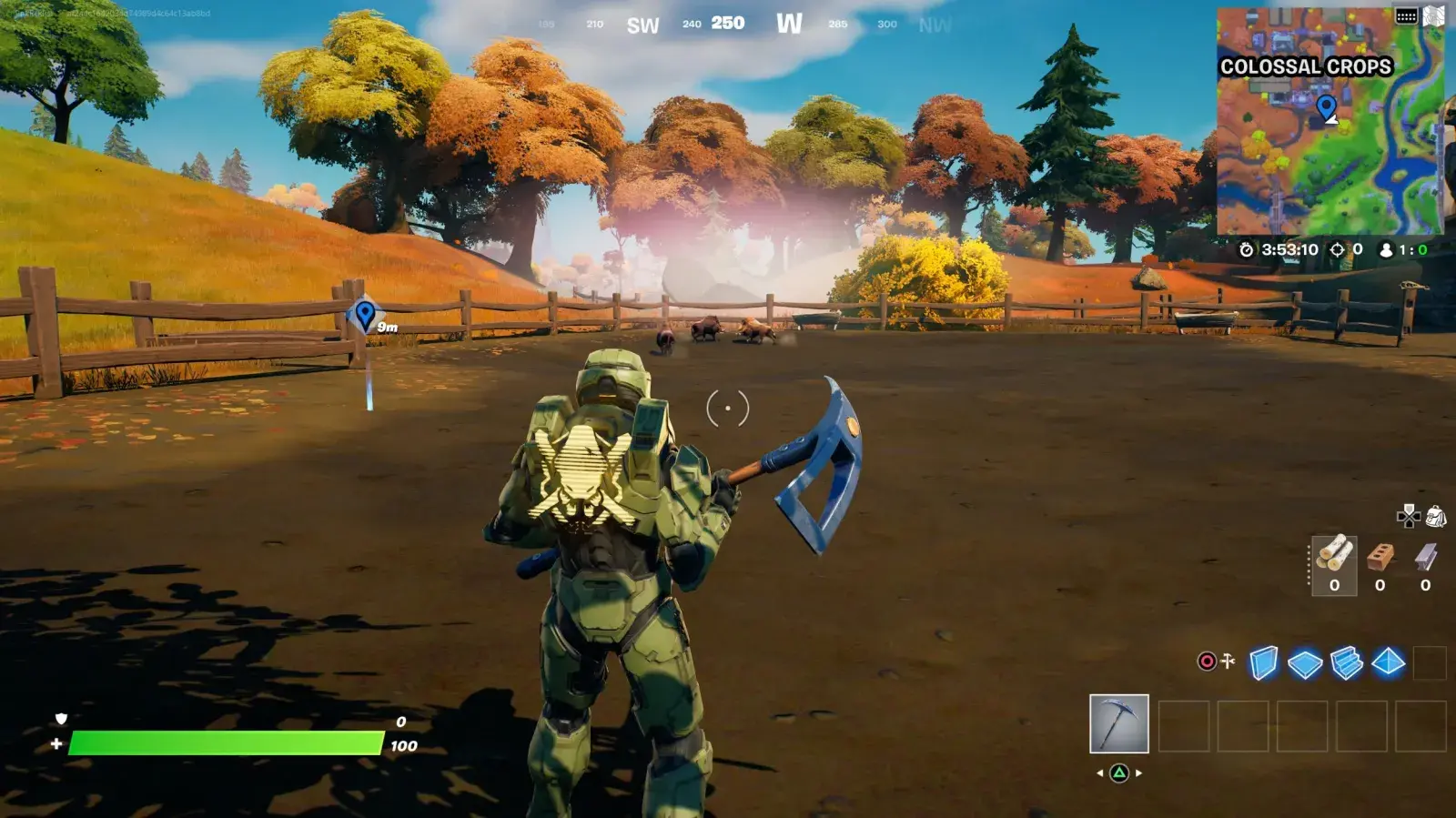The height and width of the screenshot is (818, 1456).
Task: Open the full map icon above the minimap
Action: tap(1434, 15)
